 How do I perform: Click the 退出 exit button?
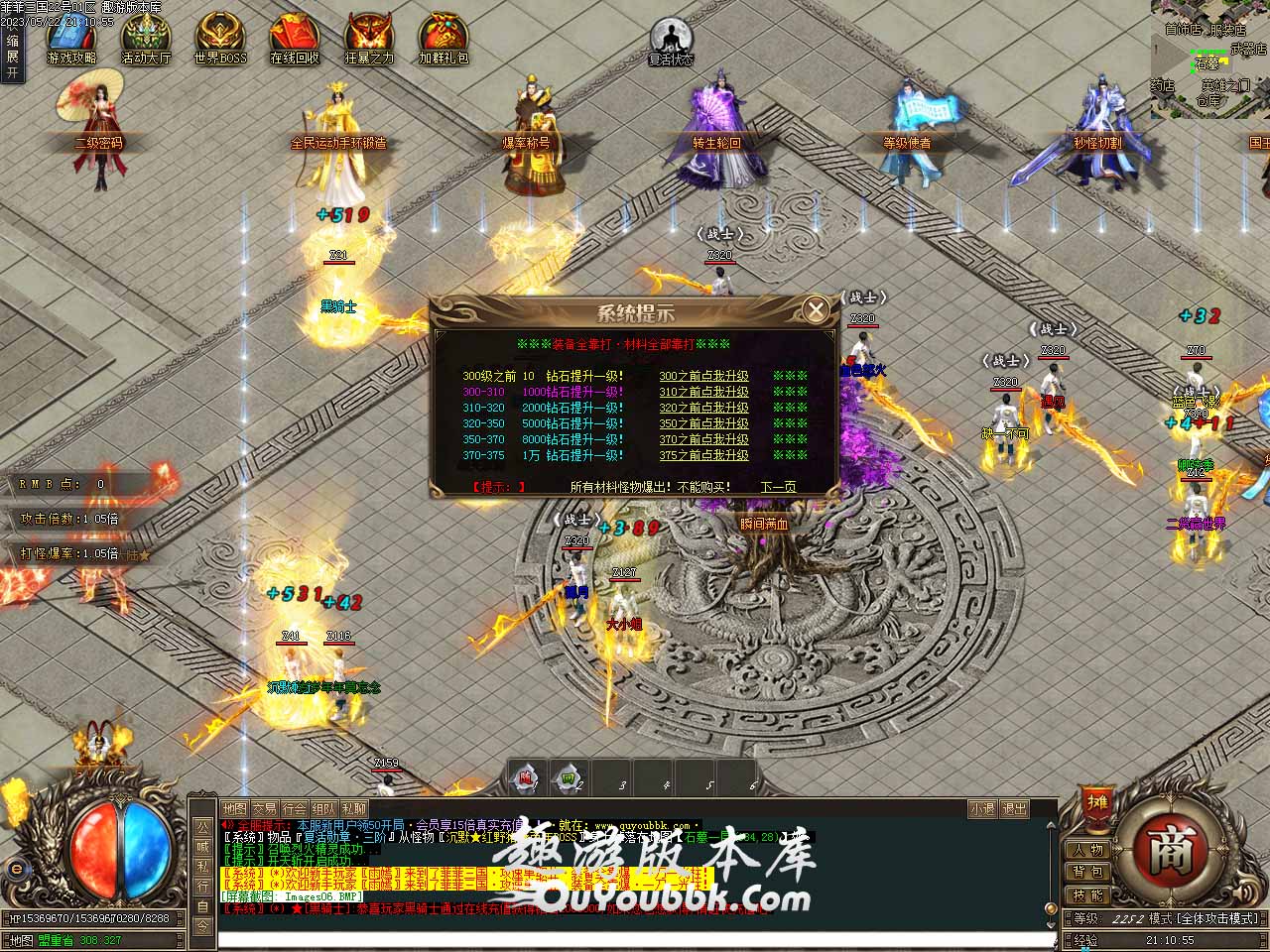point(1014,809)
